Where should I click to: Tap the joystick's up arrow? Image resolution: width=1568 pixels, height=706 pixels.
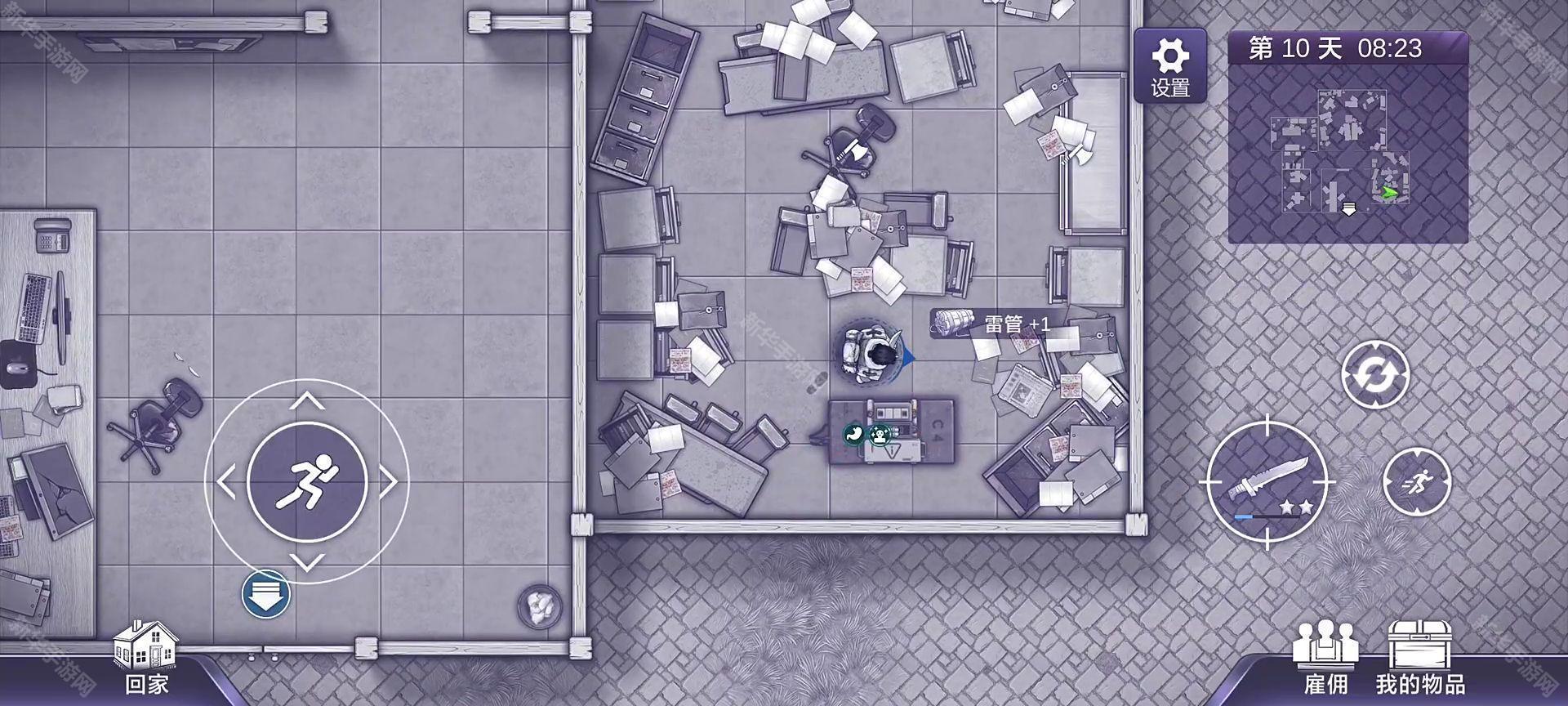306,400
